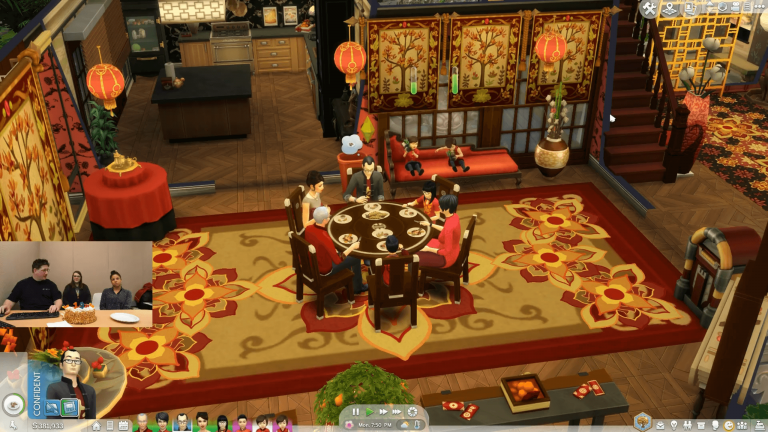Open the calendar icon
The height and width of the screenshot is (432, 768).
coord(123,425)
